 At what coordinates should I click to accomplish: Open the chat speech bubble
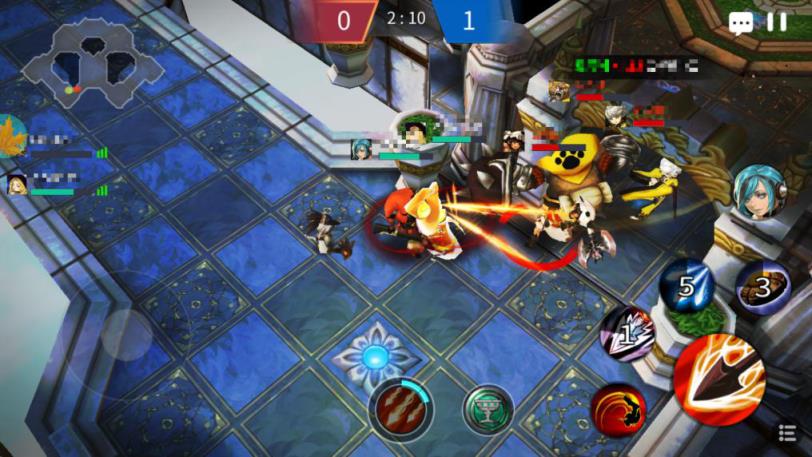[x=741, y=23]
